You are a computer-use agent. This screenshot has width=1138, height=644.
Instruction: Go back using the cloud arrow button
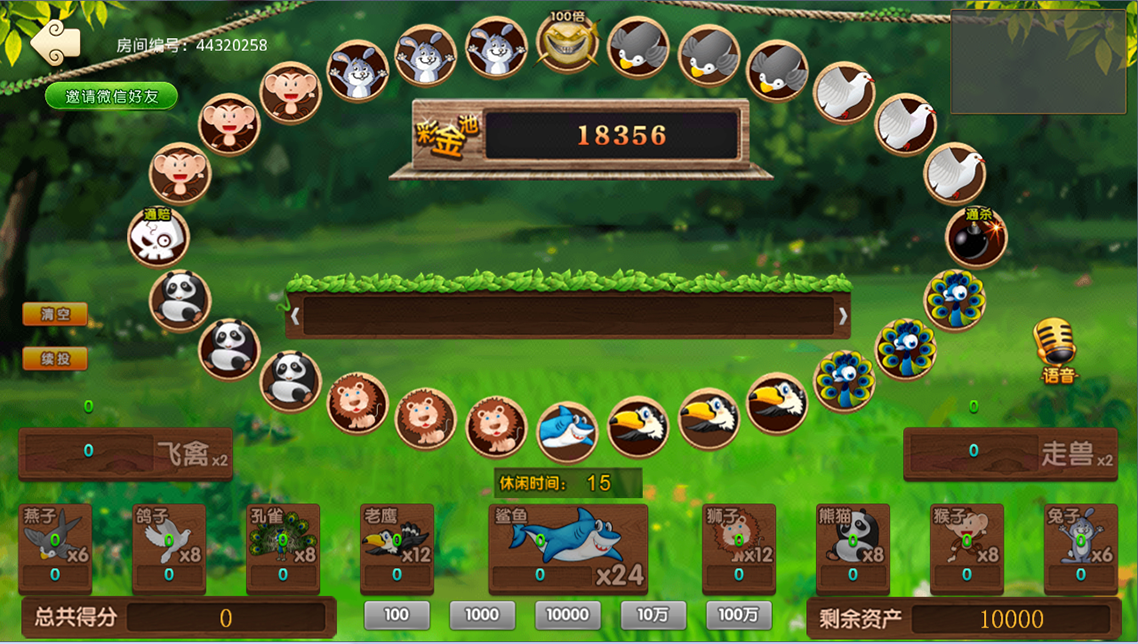(54, 42)
